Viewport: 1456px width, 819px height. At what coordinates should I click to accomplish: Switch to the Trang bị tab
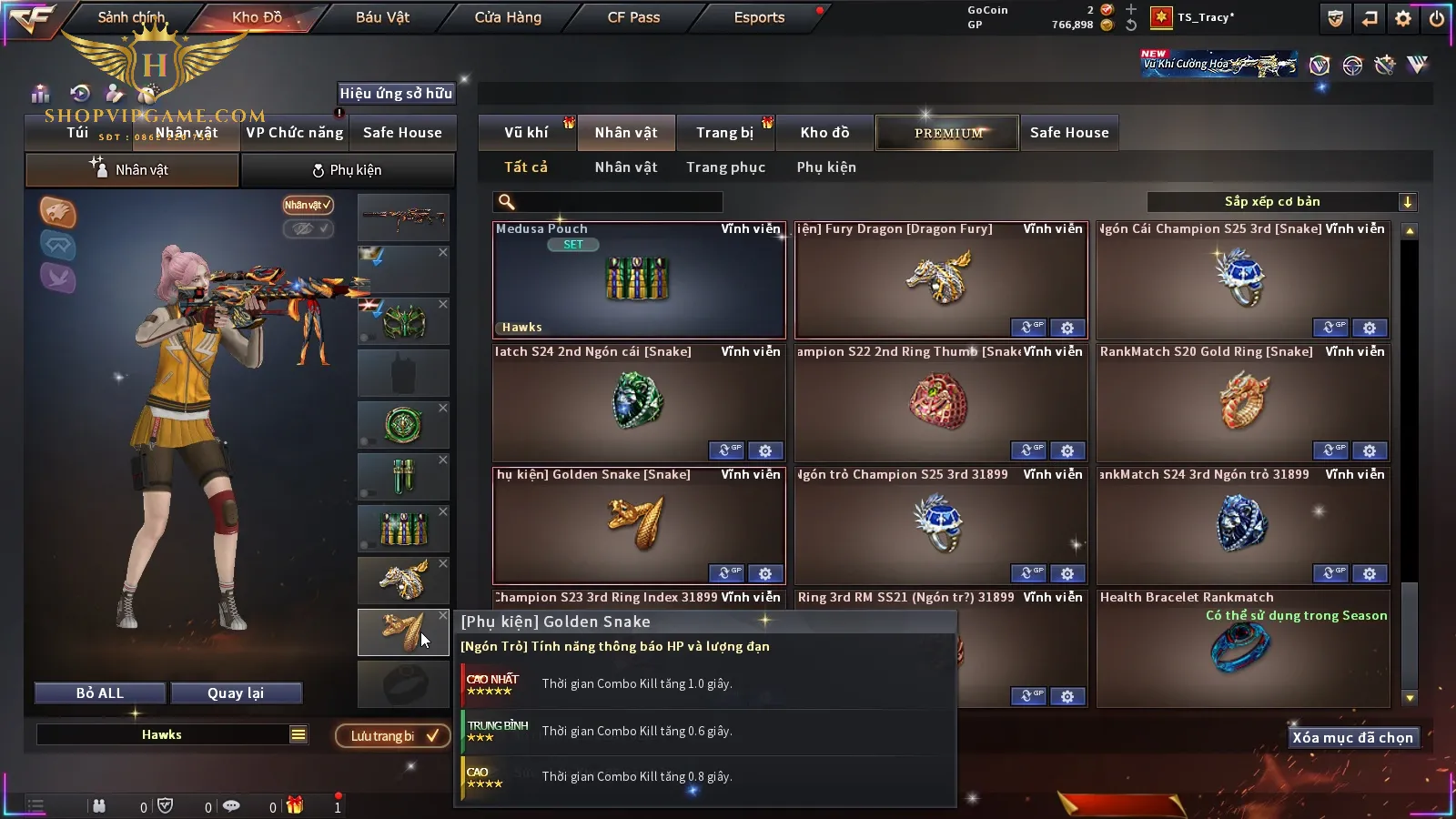point(724,133)
